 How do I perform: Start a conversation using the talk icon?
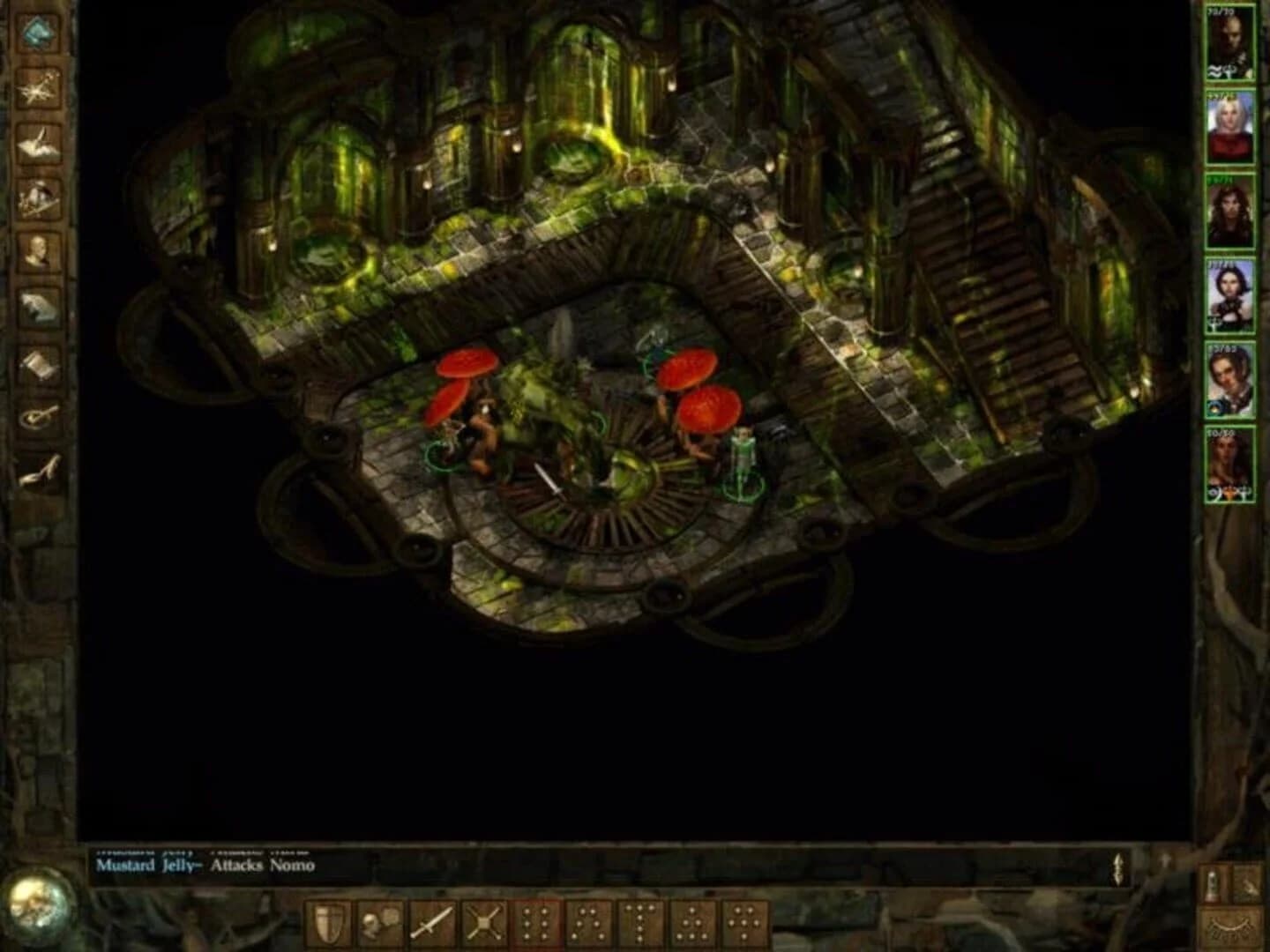[378, 921]
